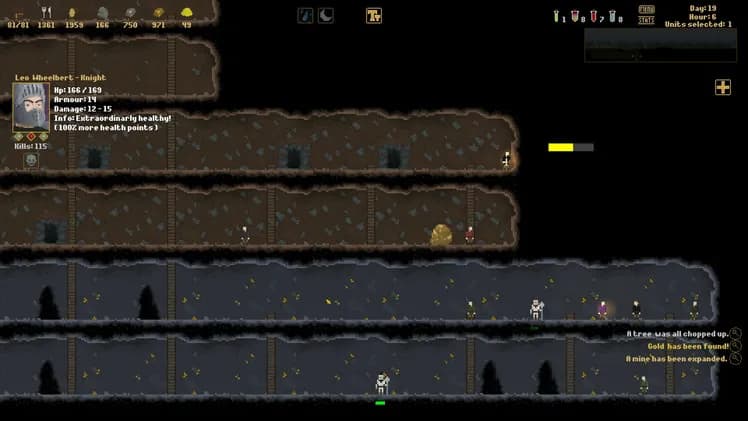Click the Leo Wheelbert knight portrait
The width and height of the screenshot is (748, 421).
[31, 106]
